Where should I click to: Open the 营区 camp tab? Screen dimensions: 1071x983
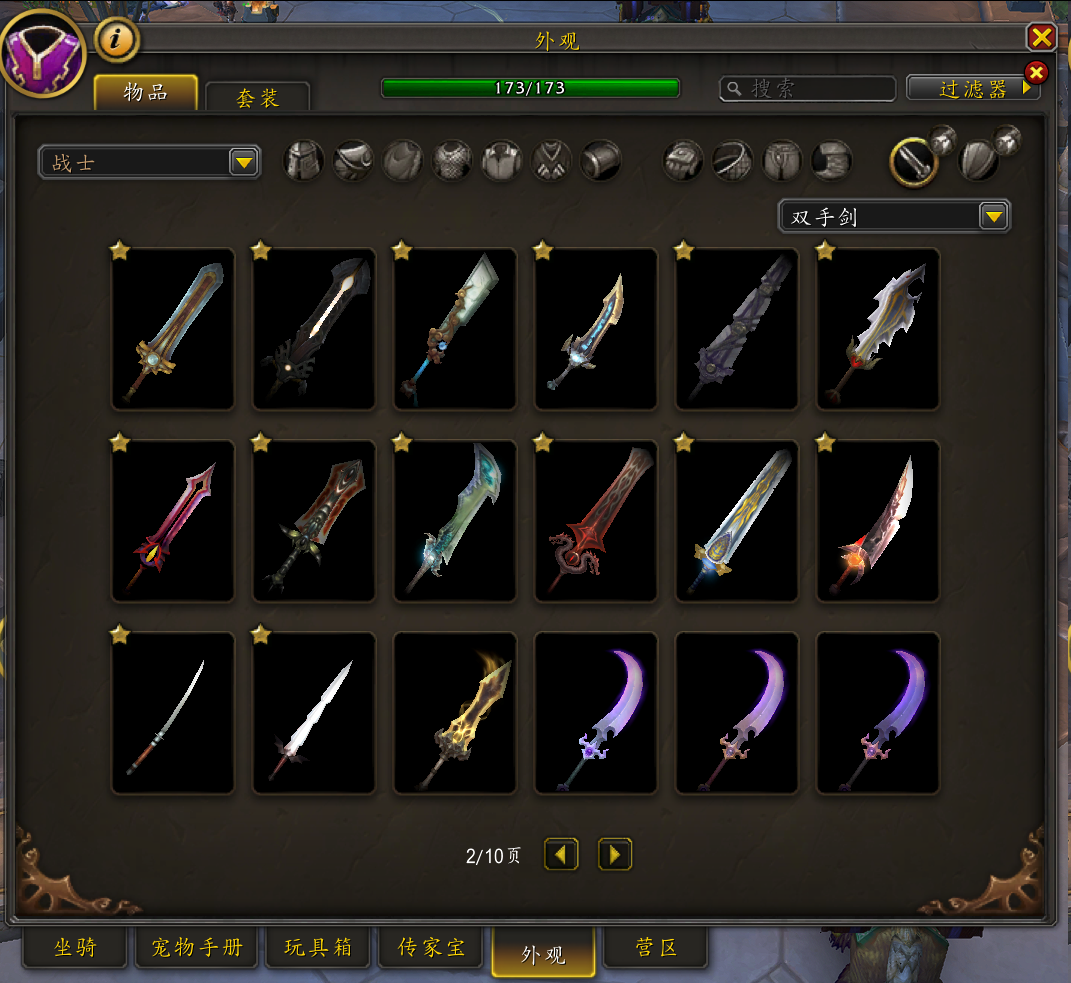(x=656, y=947)
